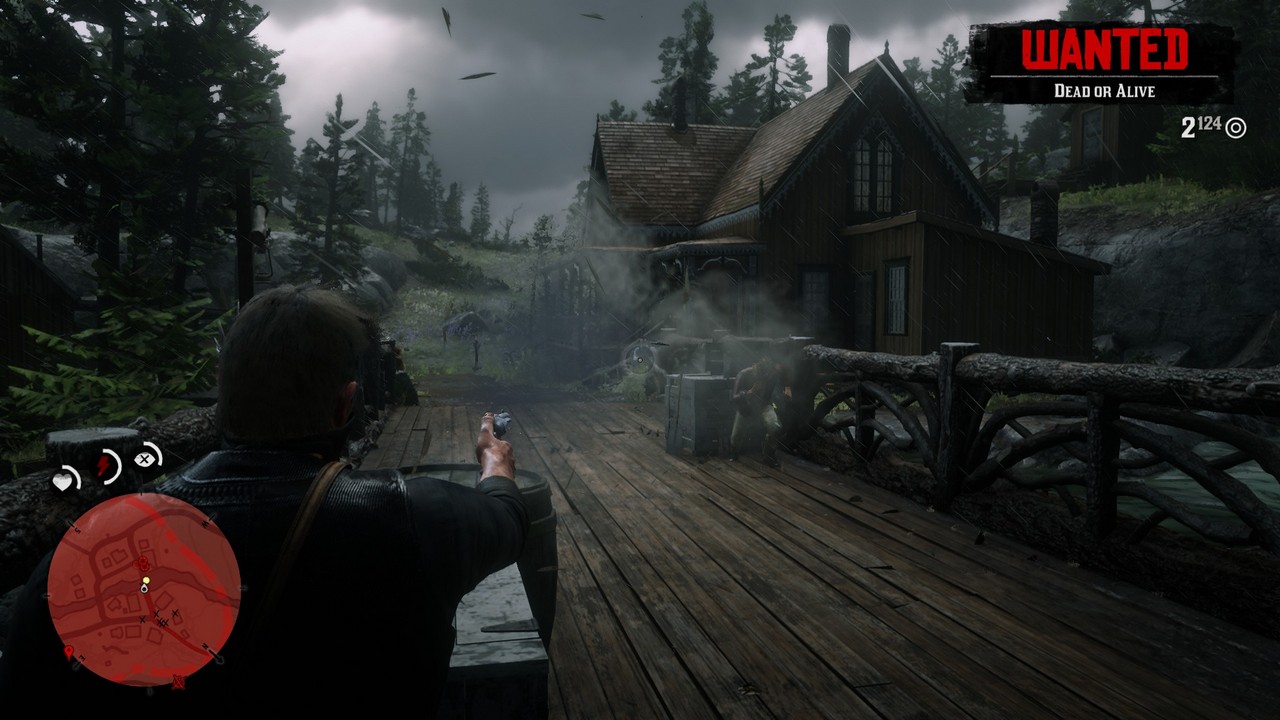Click the red waypoint pin on the minimap

[x=67, y=651]
